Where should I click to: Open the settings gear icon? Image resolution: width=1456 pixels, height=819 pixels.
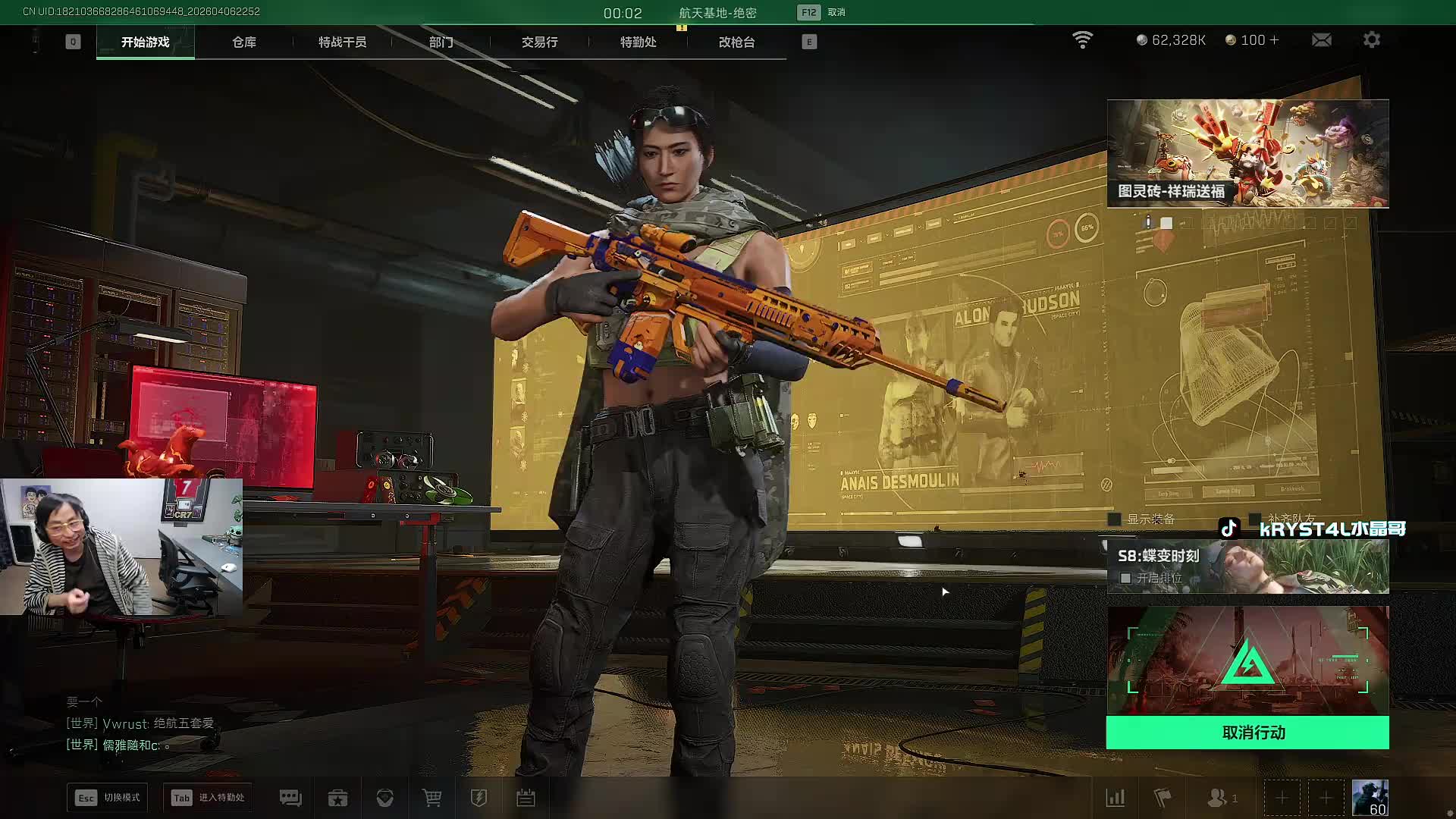1371,39
